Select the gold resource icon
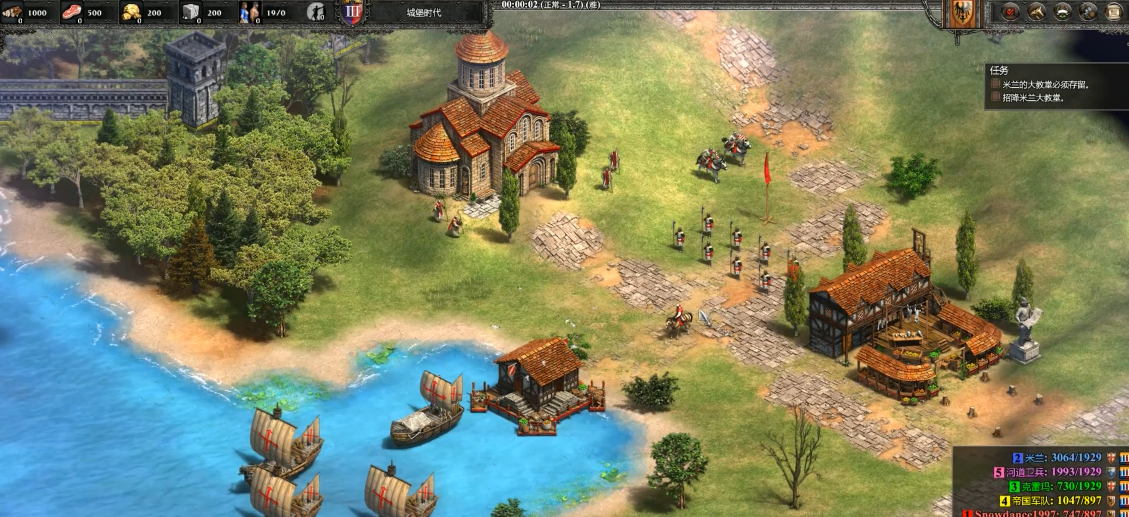1129x517 pixels. (131, 12)
